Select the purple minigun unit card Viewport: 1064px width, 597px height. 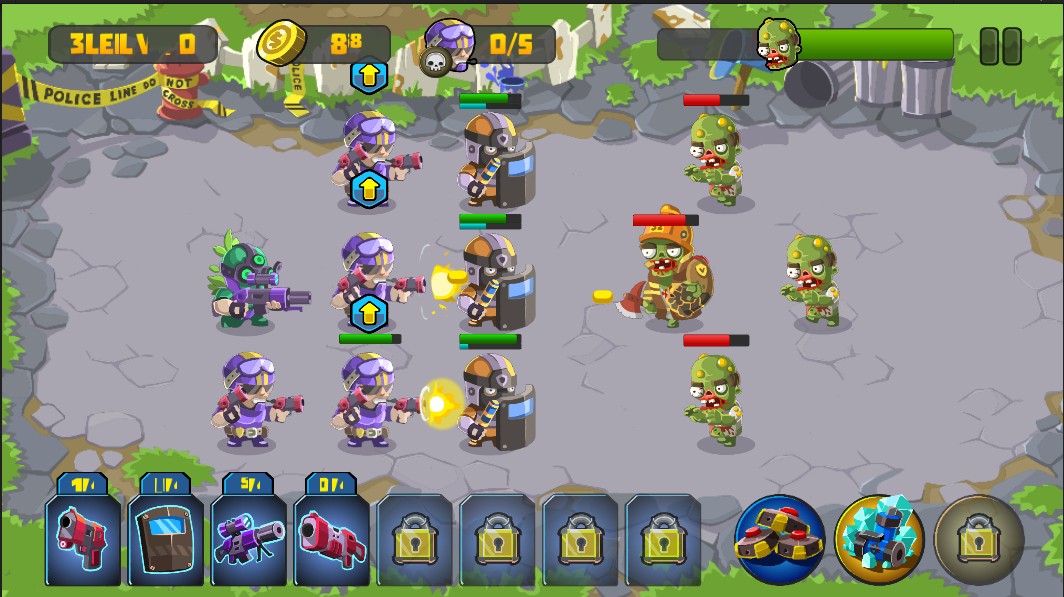[249, 537]
